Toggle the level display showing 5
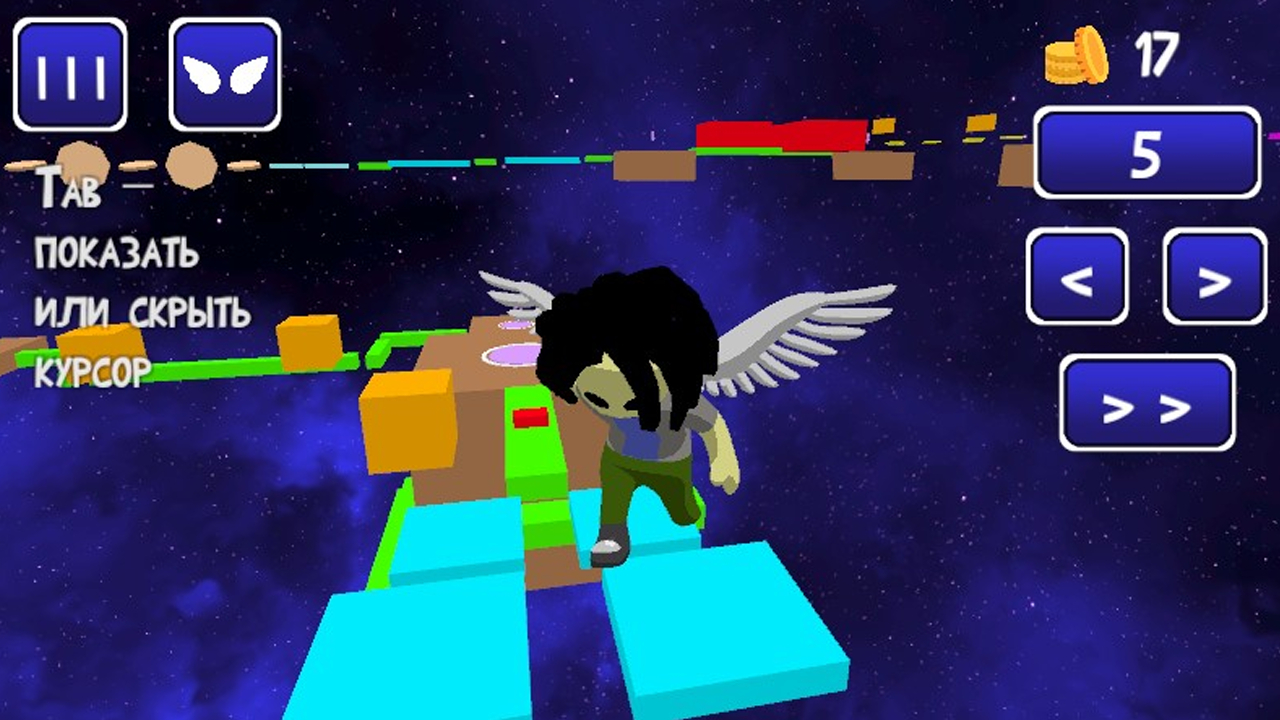Image resolution: width=1280 pixels, height=720 pixels. [1146, 150]
